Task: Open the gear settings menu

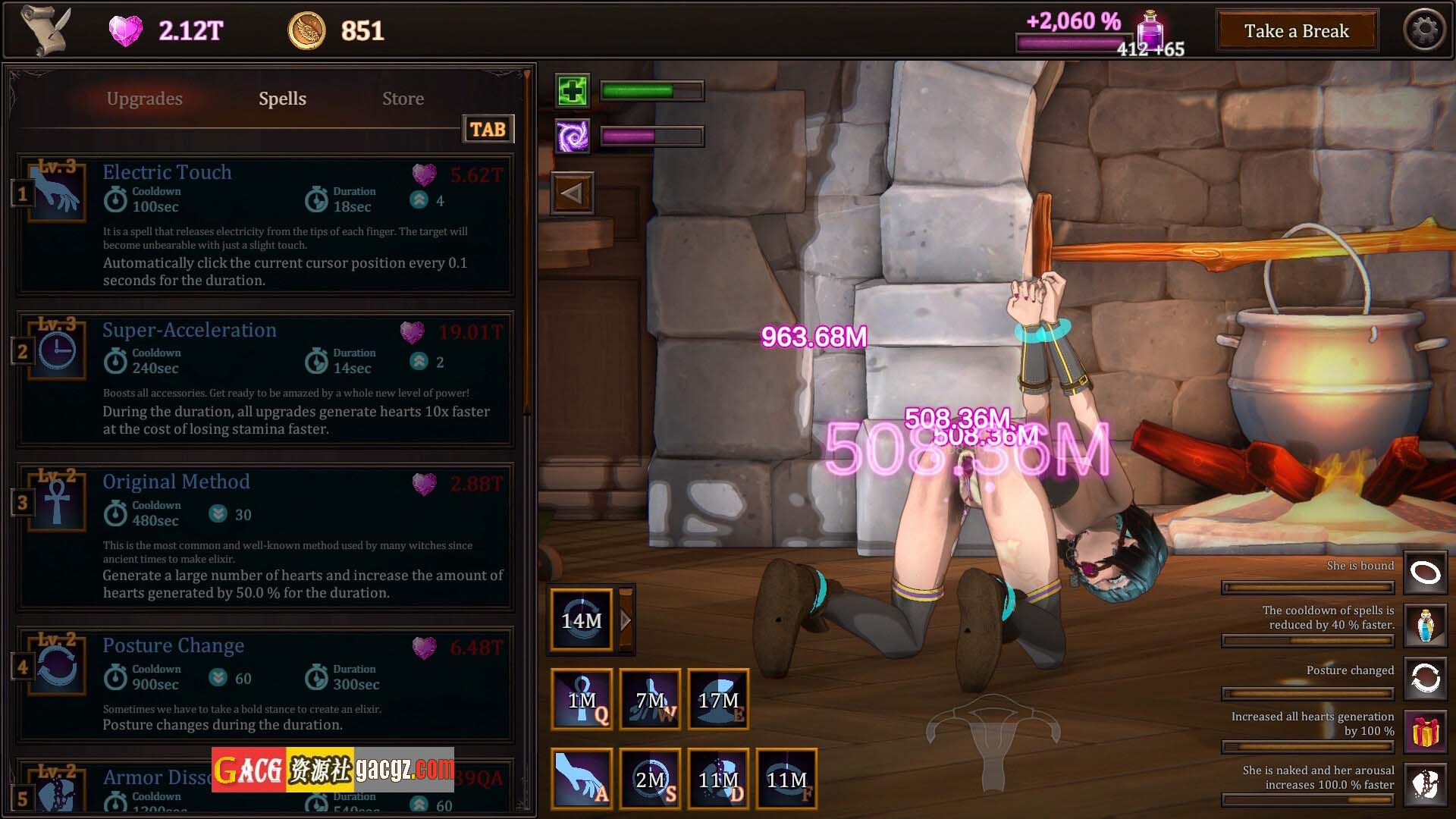Action: click(1424, 30)
